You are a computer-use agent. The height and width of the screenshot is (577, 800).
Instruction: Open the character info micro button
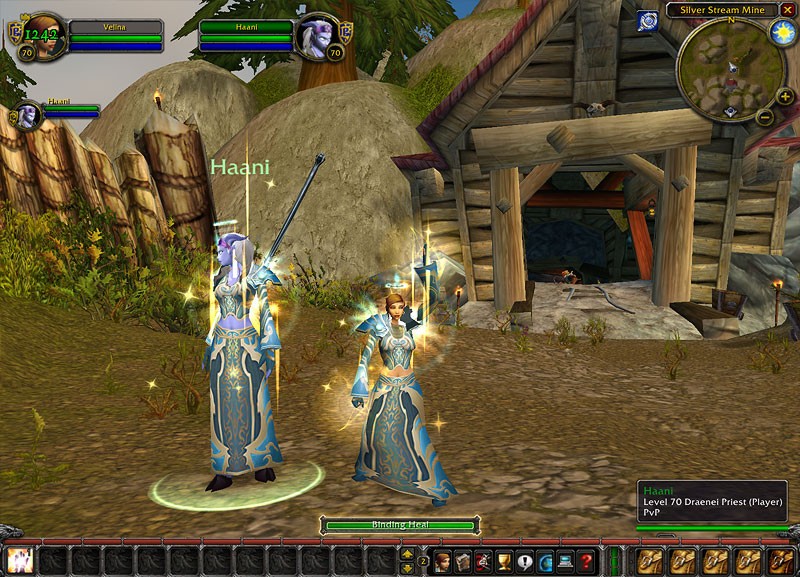(442, 561)
